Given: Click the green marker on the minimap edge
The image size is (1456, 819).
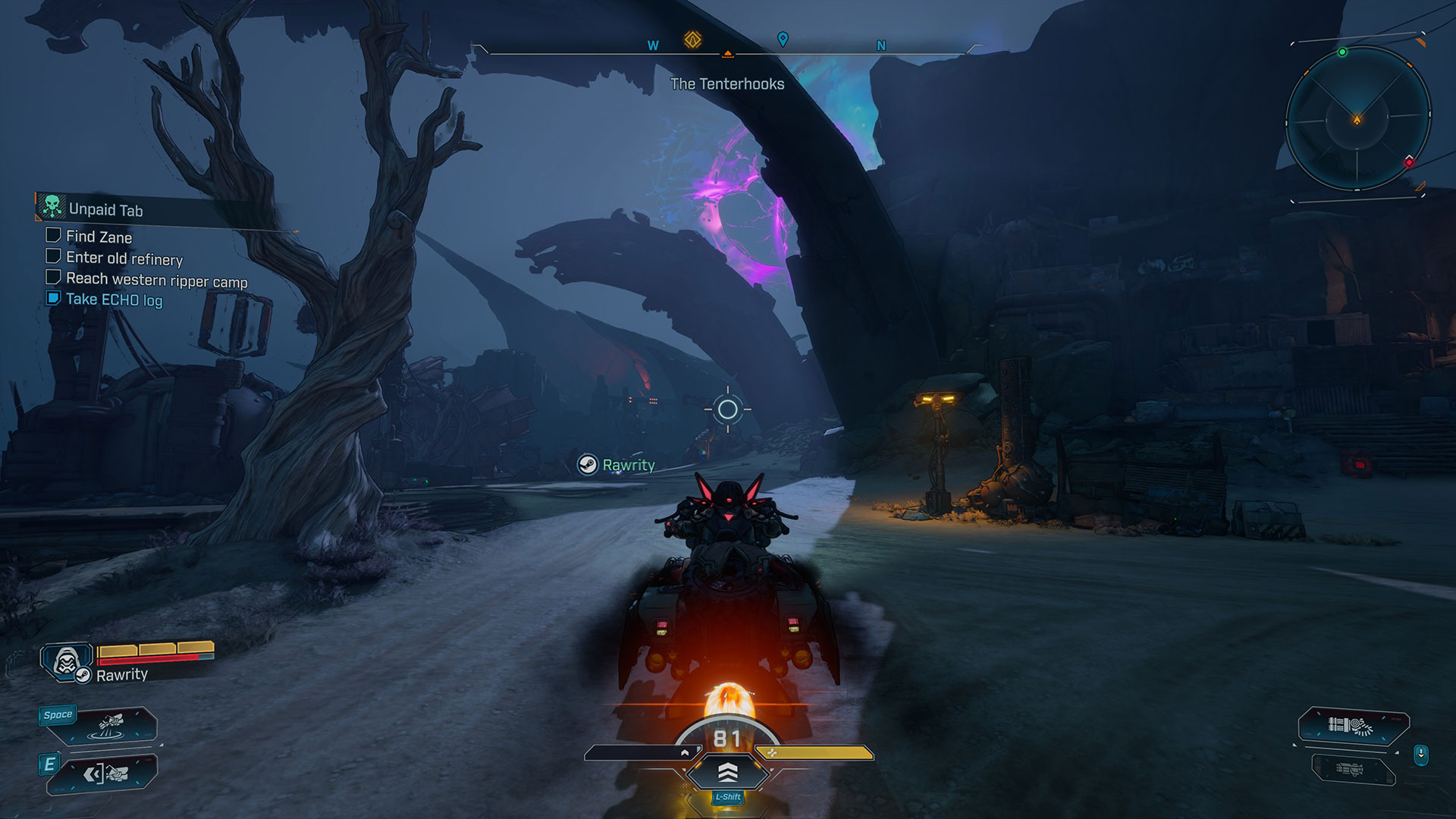Looking at the screenshot, I should (1342, 52).
